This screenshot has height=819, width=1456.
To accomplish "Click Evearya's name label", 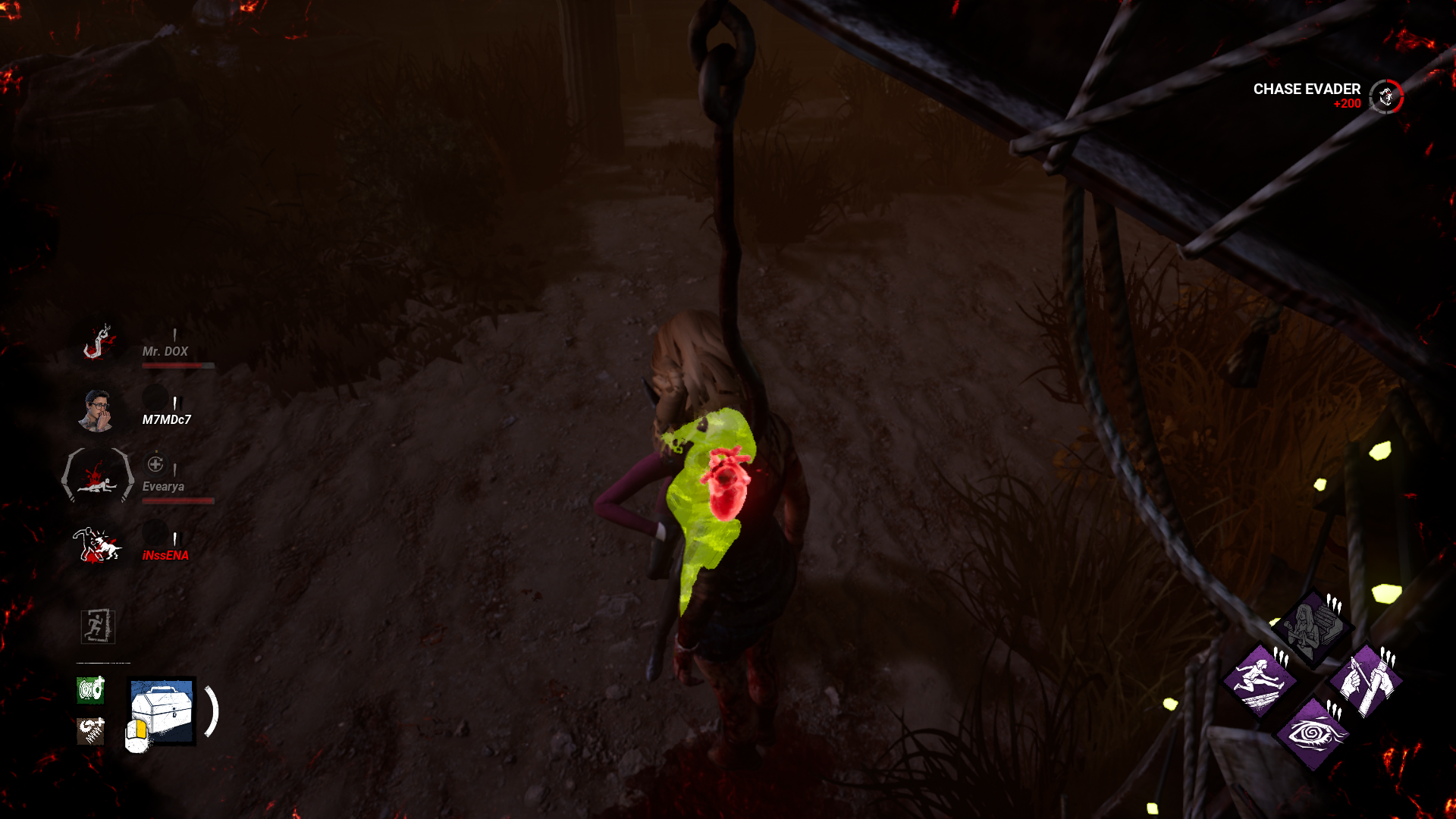I will click(x=163, y=486).
